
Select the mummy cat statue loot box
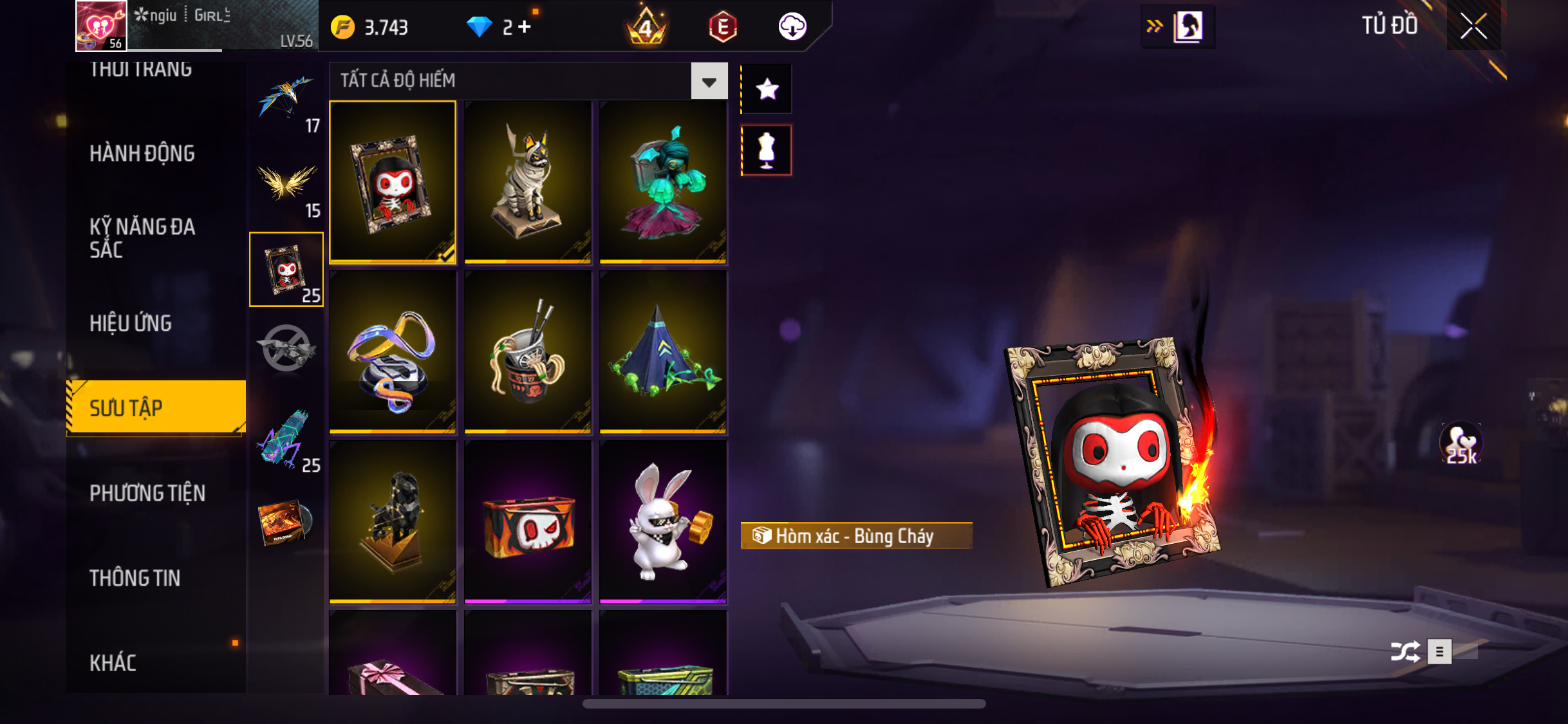click(528, 182)
